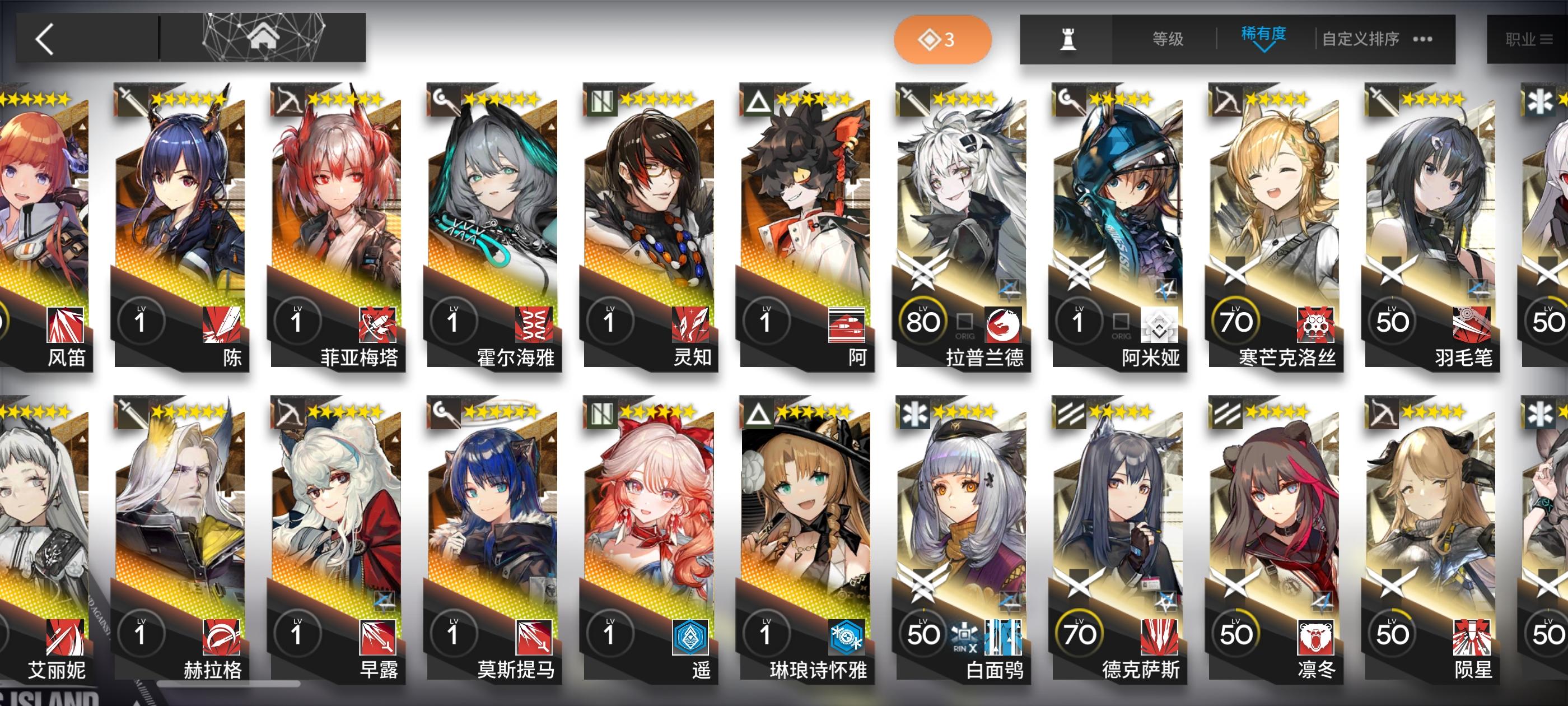Select the 稀有度 rarity sorting tab

click(x=1264, y=34)
